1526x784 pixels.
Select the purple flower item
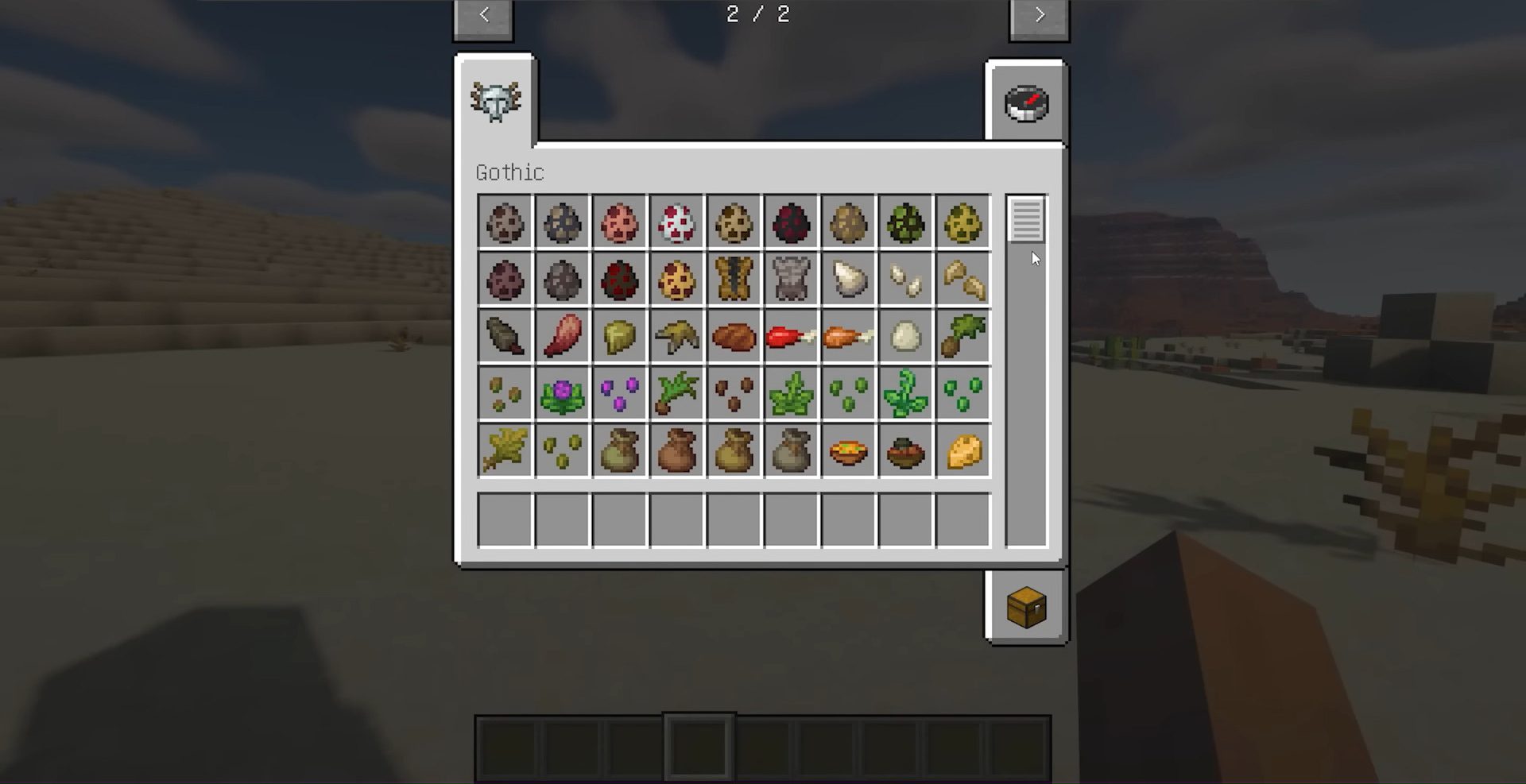(x=562, y=392)
